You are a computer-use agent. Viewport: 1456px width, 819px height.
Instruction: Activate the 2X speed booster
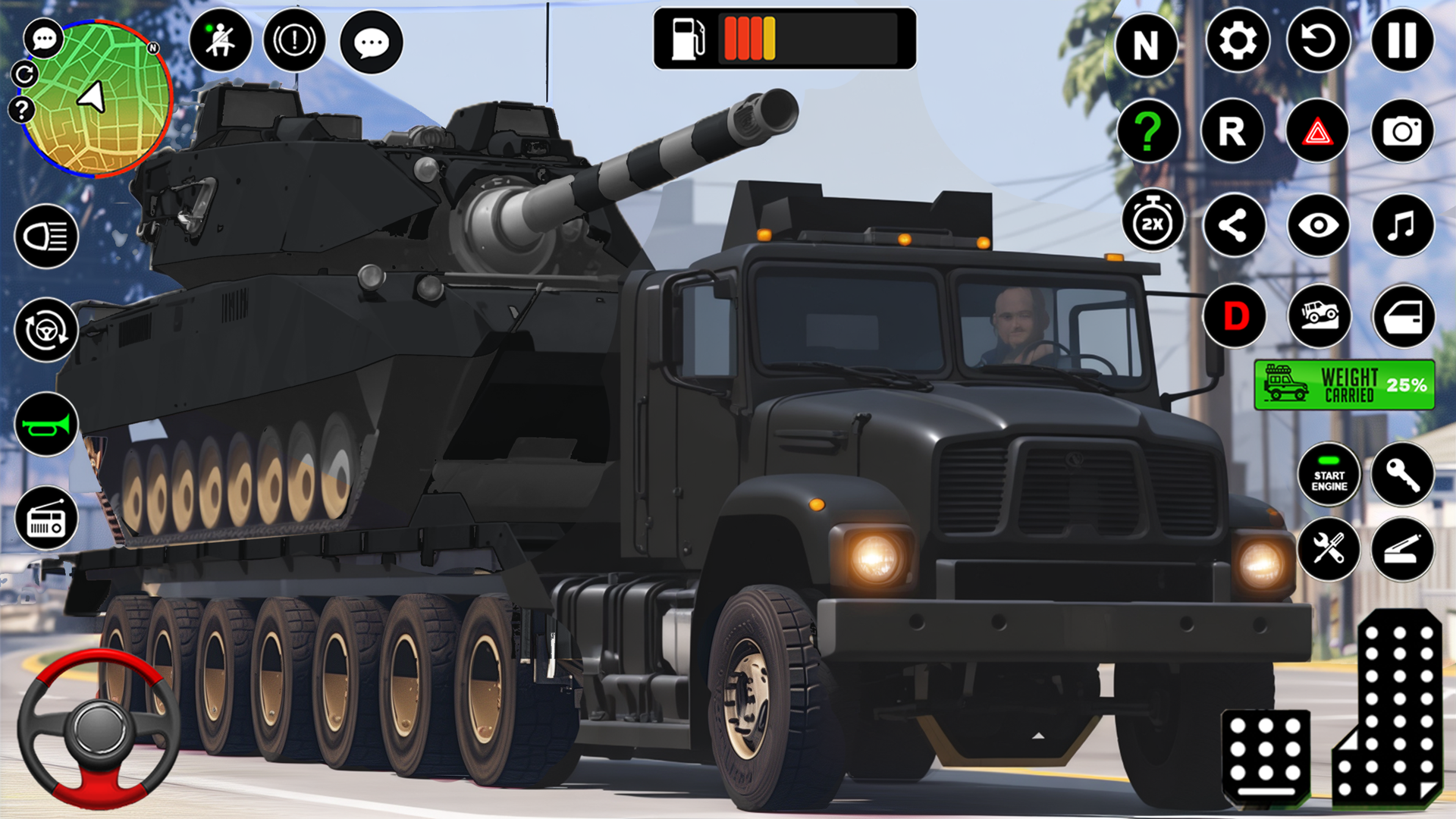click(x=1152, y=221)
